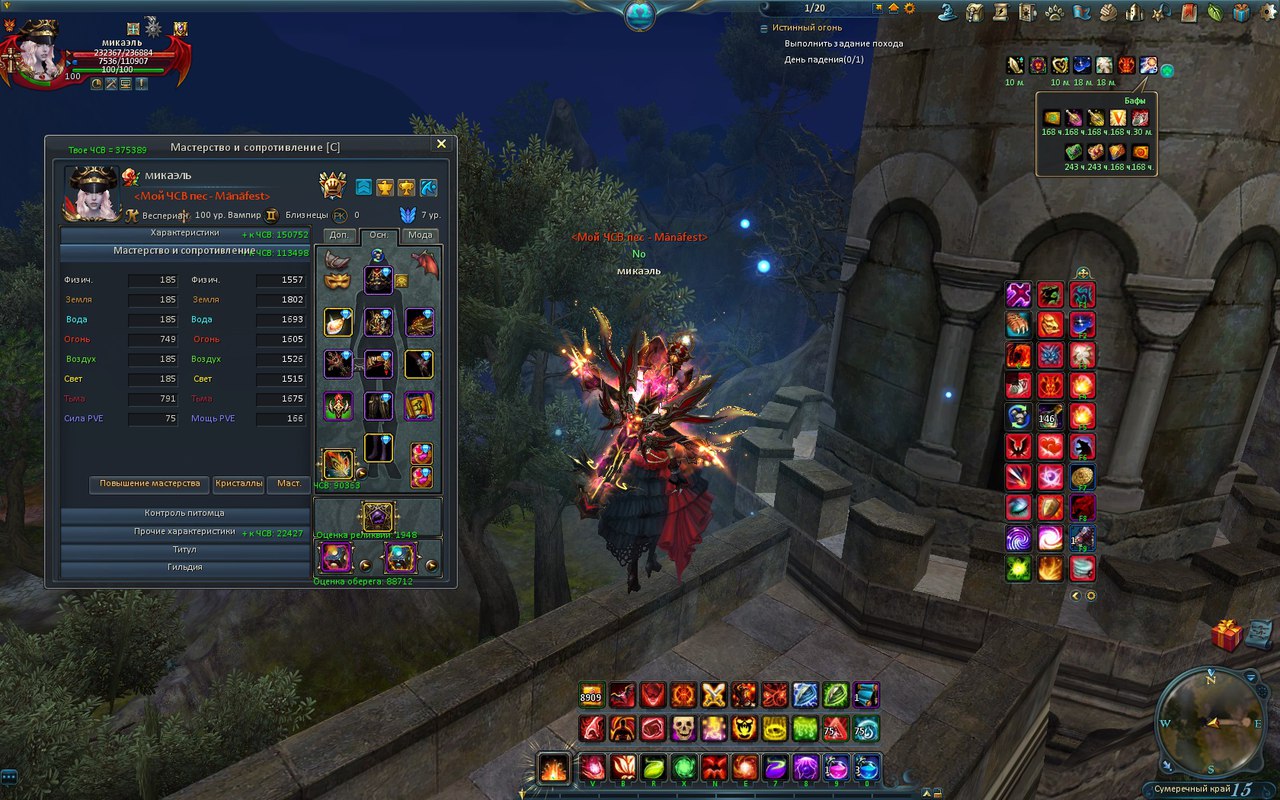Use the pink potion on key 9
The width and height of the screenshot is (1280, 800).
(x=836, y=768)
